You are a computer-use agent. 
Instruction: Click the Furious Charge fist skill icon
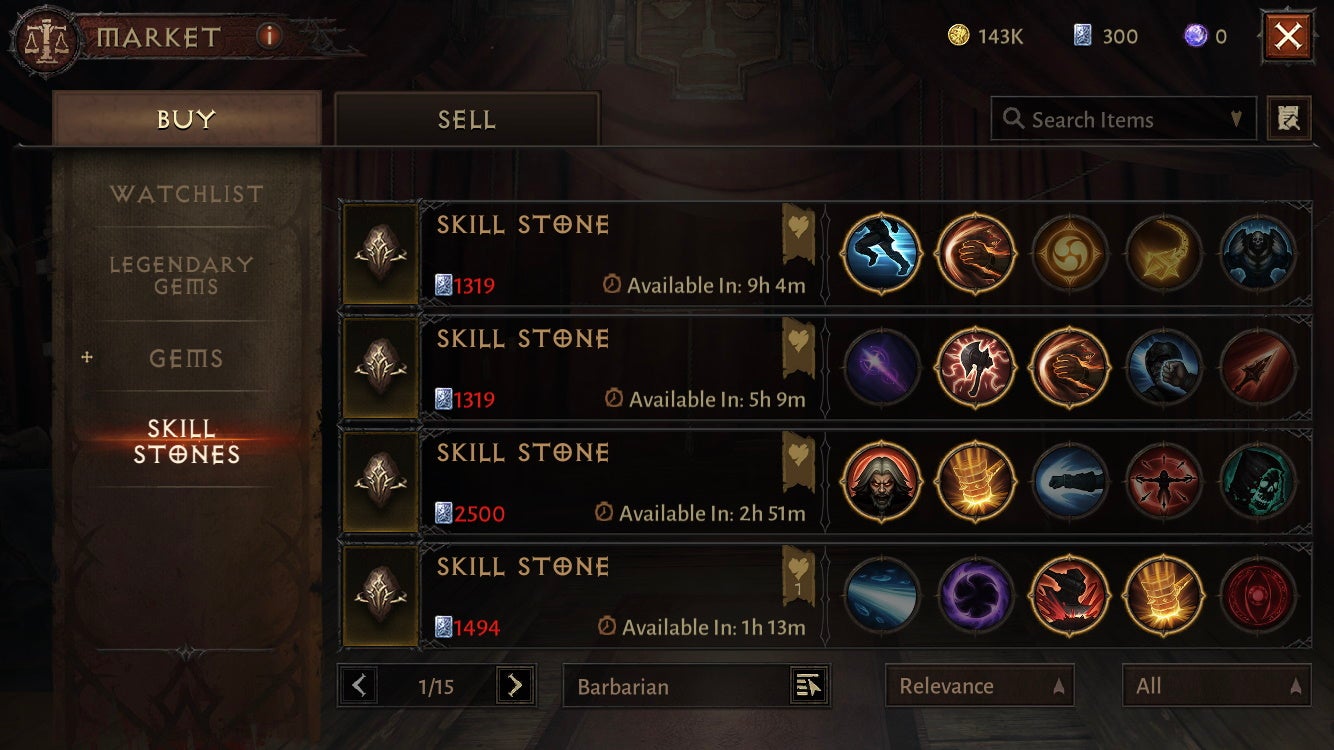(x=976, y=253)
